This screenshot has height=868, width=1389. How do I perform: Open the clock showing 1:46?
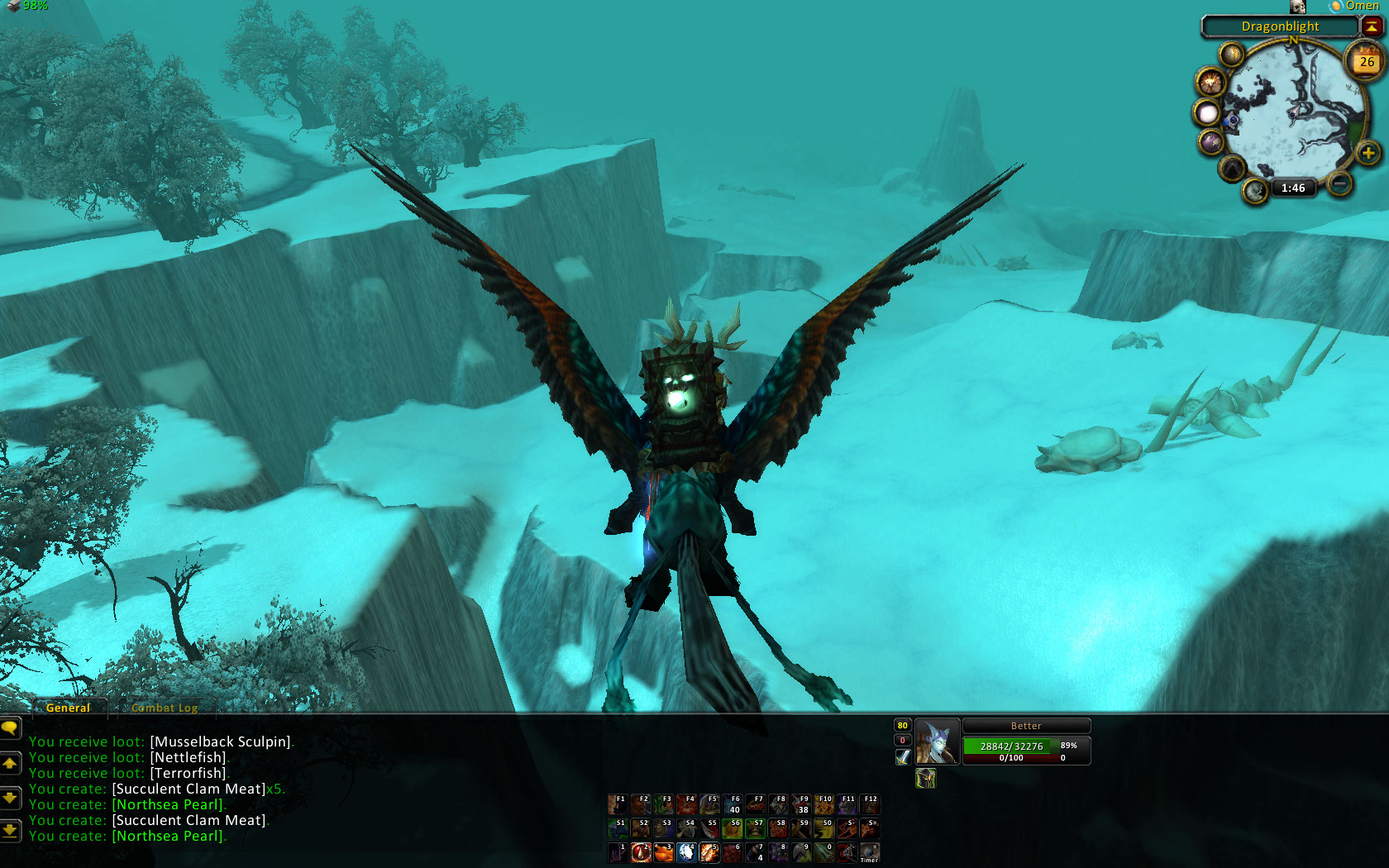click(x=1293, y=188)
